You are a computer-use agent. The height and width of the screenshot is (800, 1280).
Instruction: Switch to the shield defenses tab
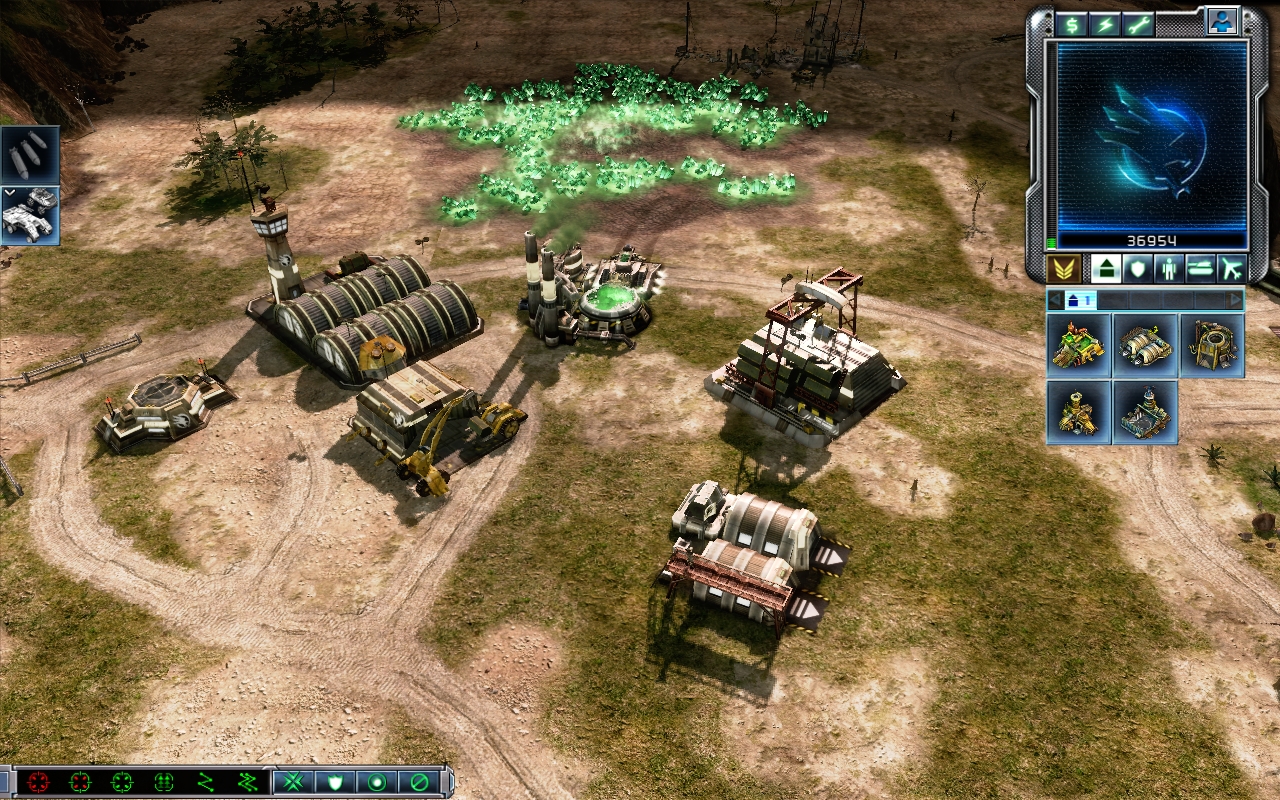(x=1137, y=268)
